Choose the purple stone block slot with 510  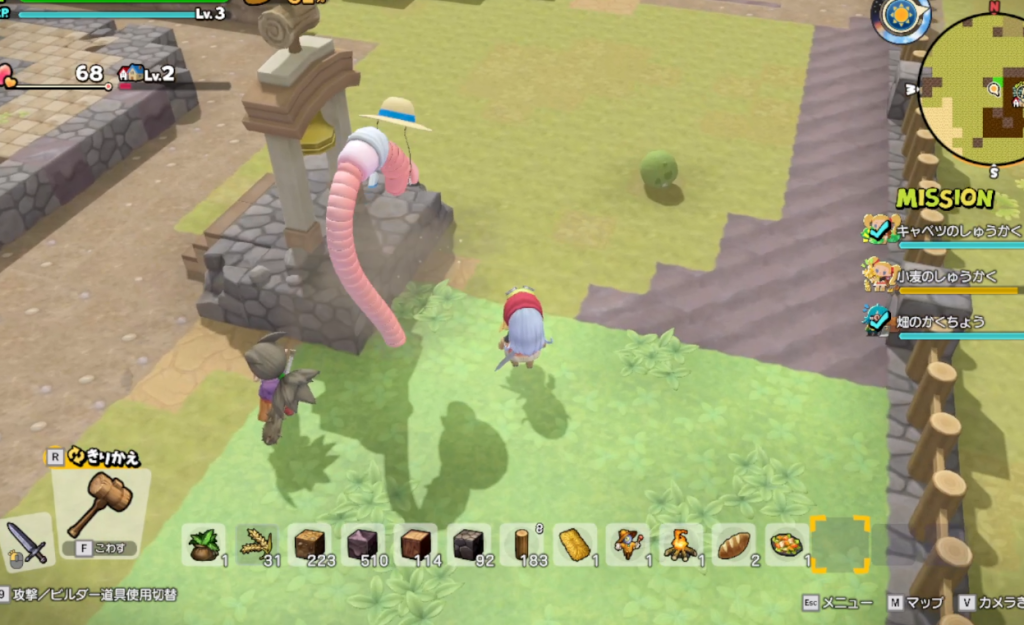(362, 545)
